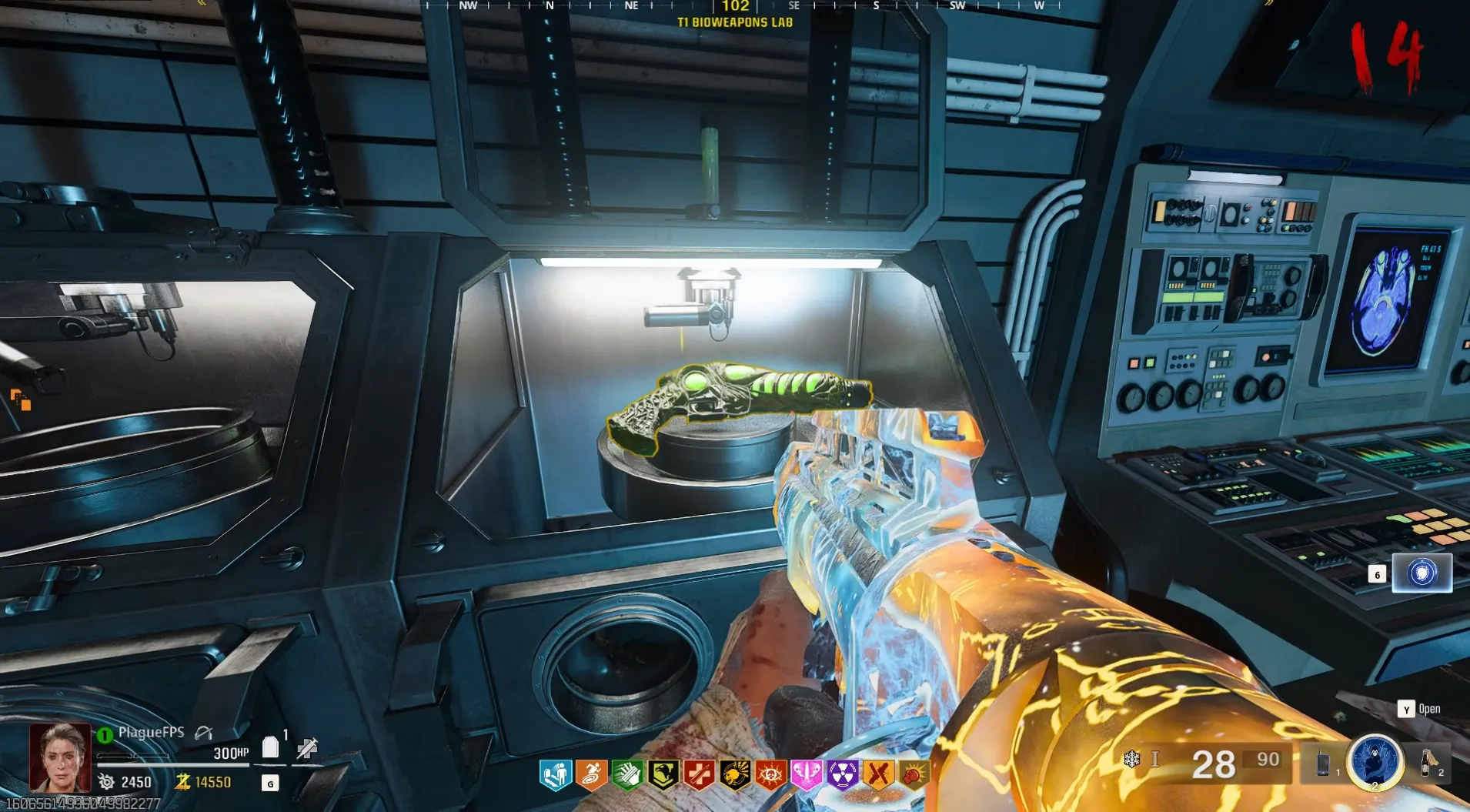
Task: Use the self-revive syringe icon
Action: 307,747
